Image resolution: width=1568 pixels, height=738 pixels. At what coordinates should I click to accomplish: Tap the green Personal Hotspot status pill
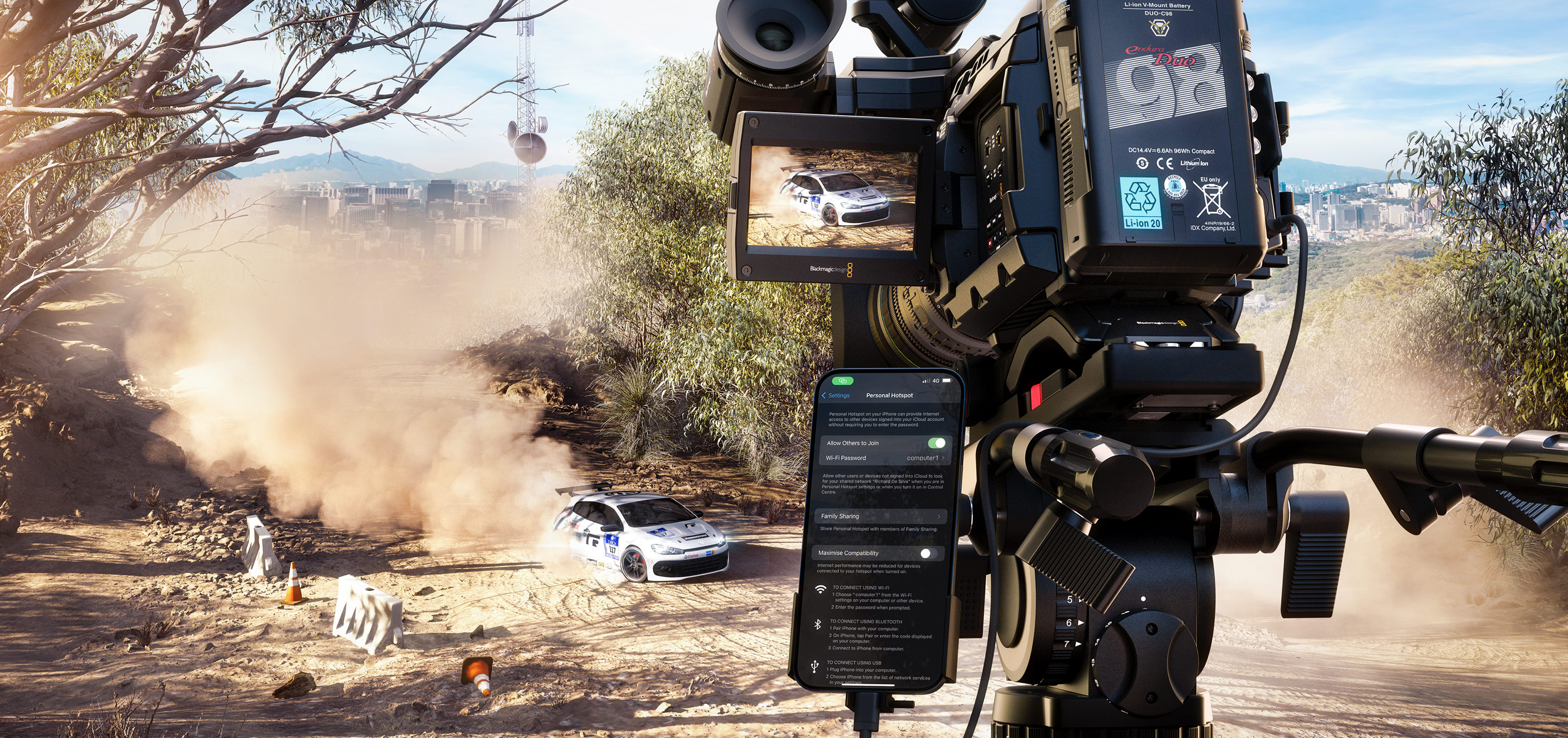point(844,382)
